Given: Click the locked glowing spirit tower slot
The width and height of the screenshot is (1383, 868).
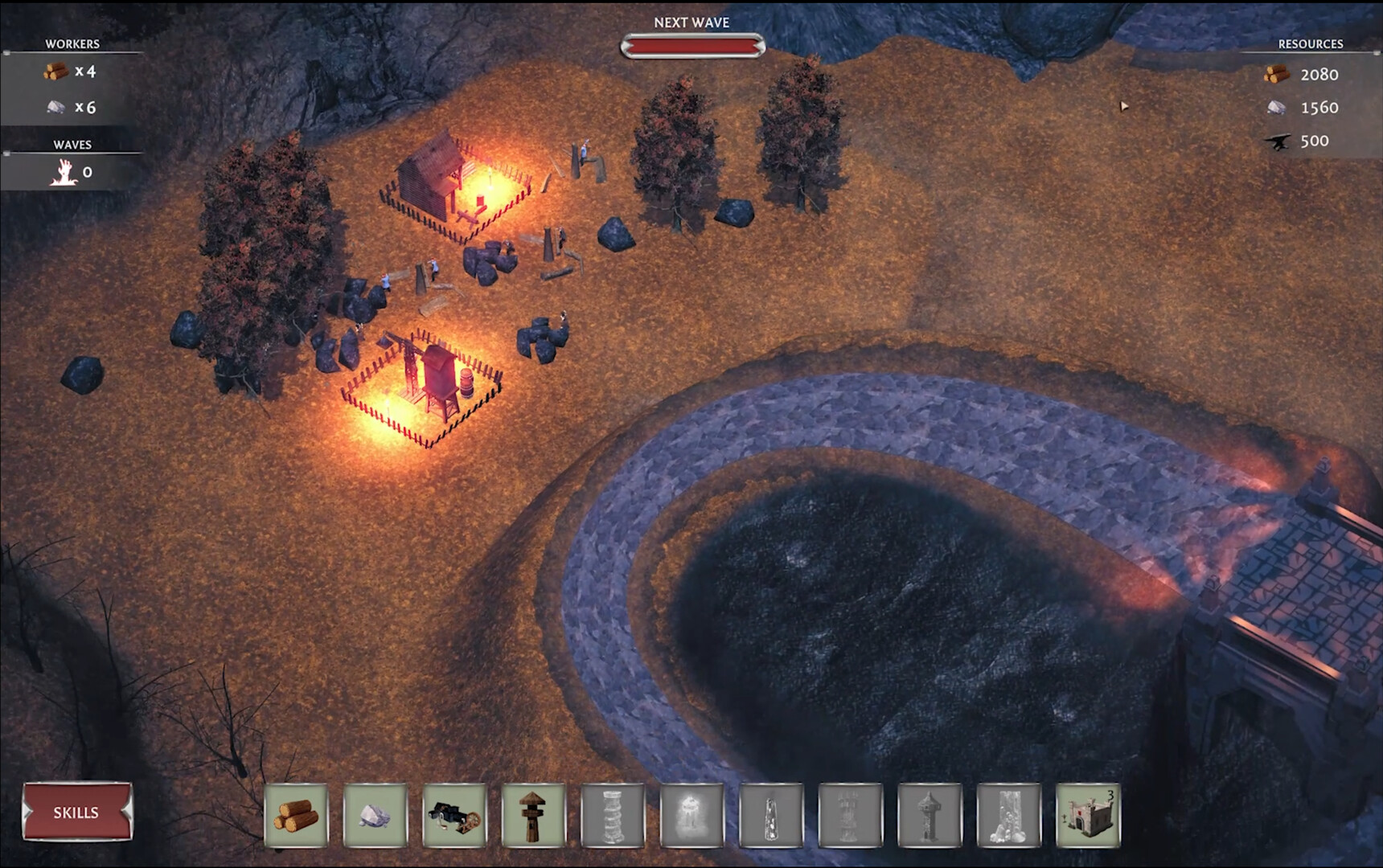Looking at the screenshot, I should click(691, 815).
